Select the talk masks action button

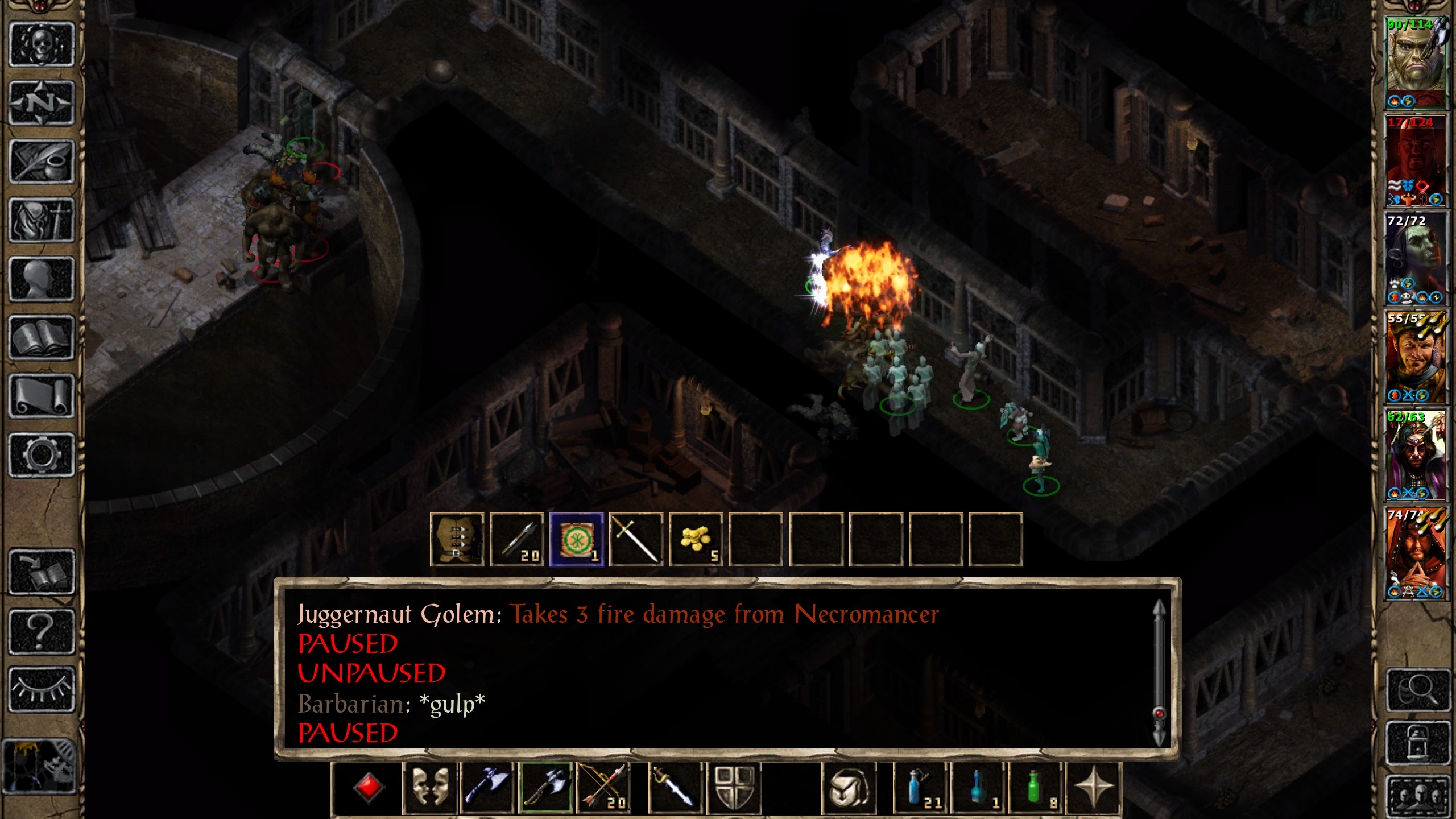click(x=429, y=788)
